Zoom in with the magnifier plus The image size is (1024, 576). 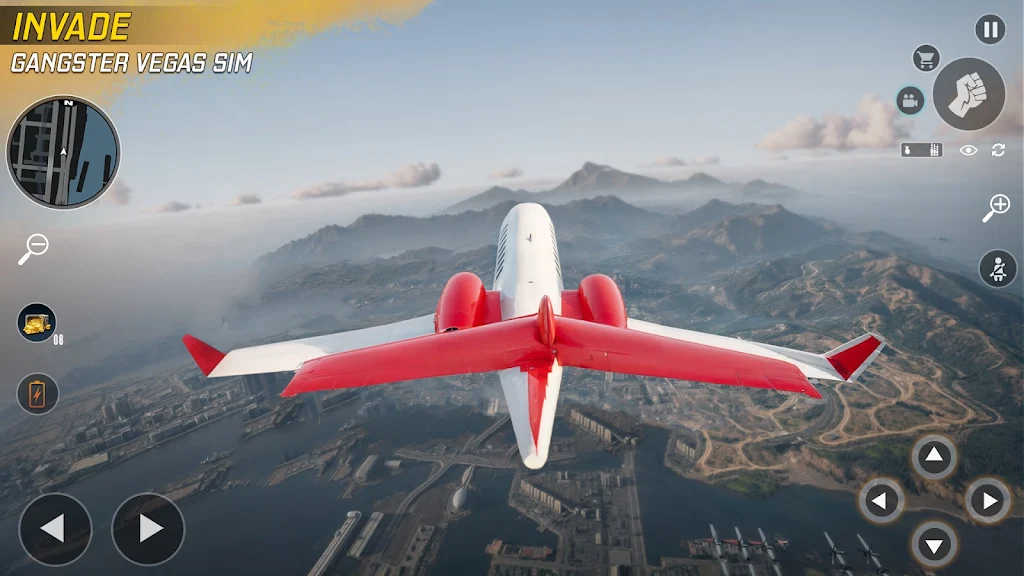996,208
